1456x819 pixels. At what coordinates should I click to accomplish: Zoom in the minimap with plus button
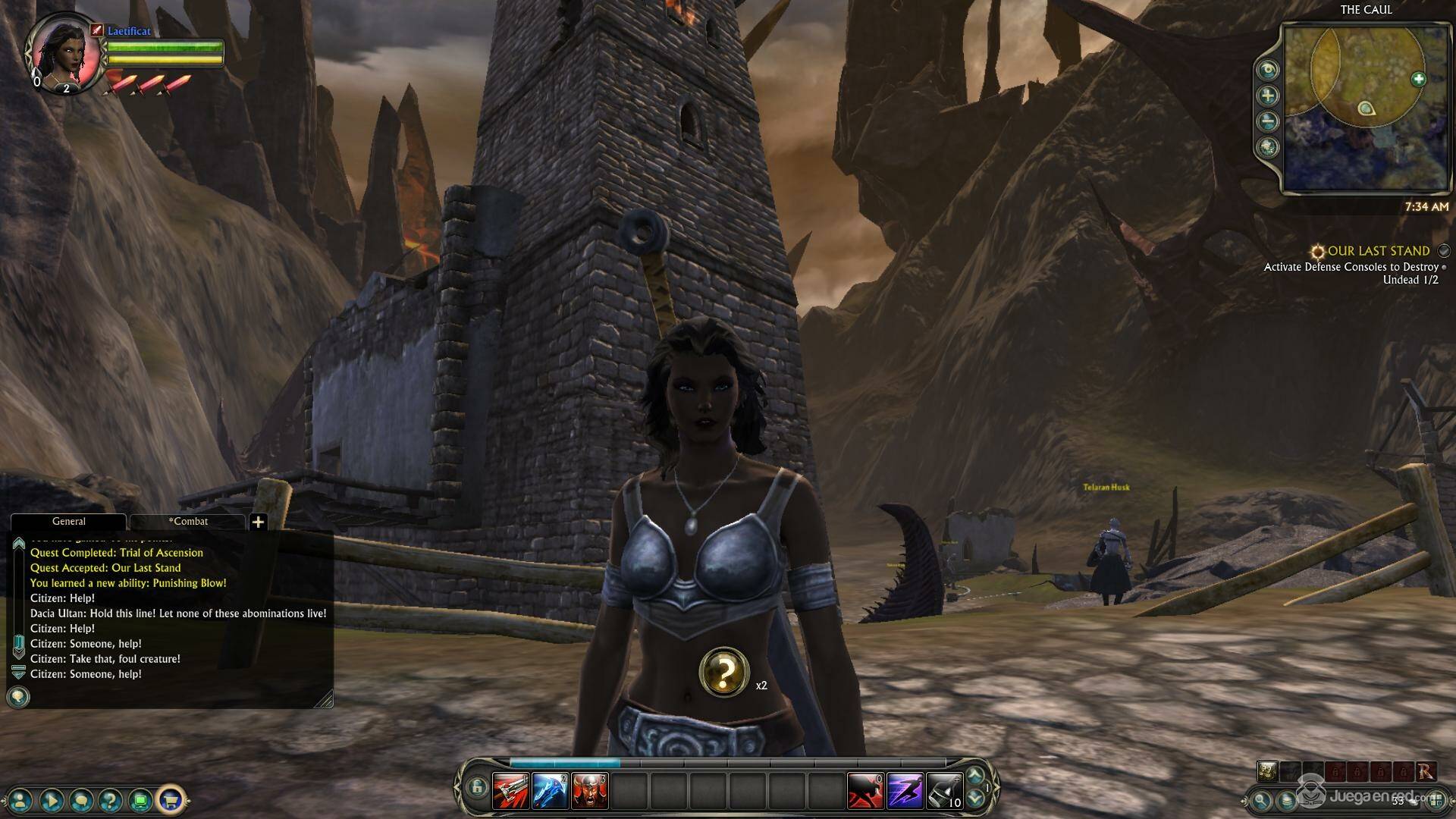(x=1267, y=96)
